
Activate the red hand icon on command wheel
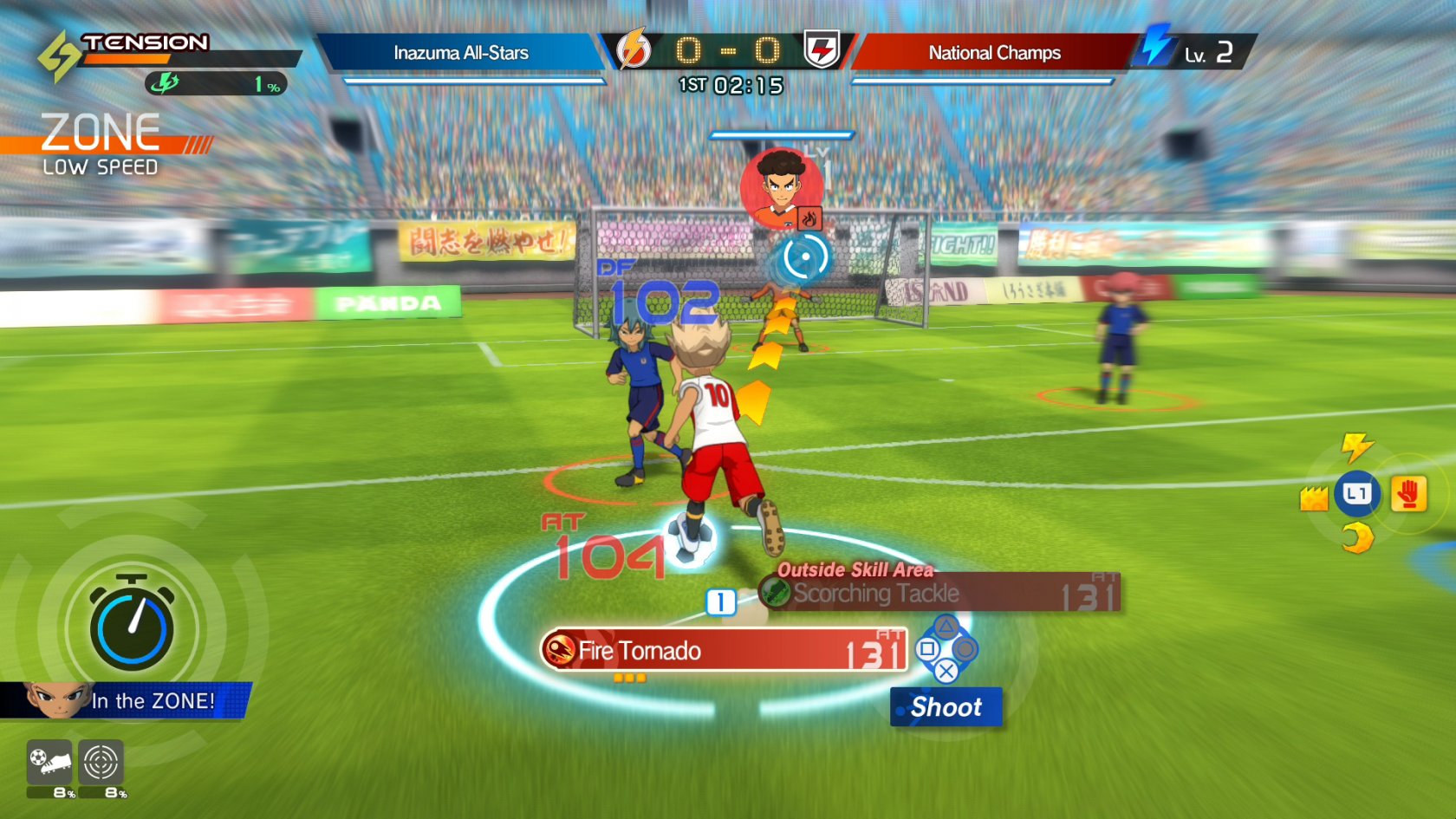point(1408,495)
